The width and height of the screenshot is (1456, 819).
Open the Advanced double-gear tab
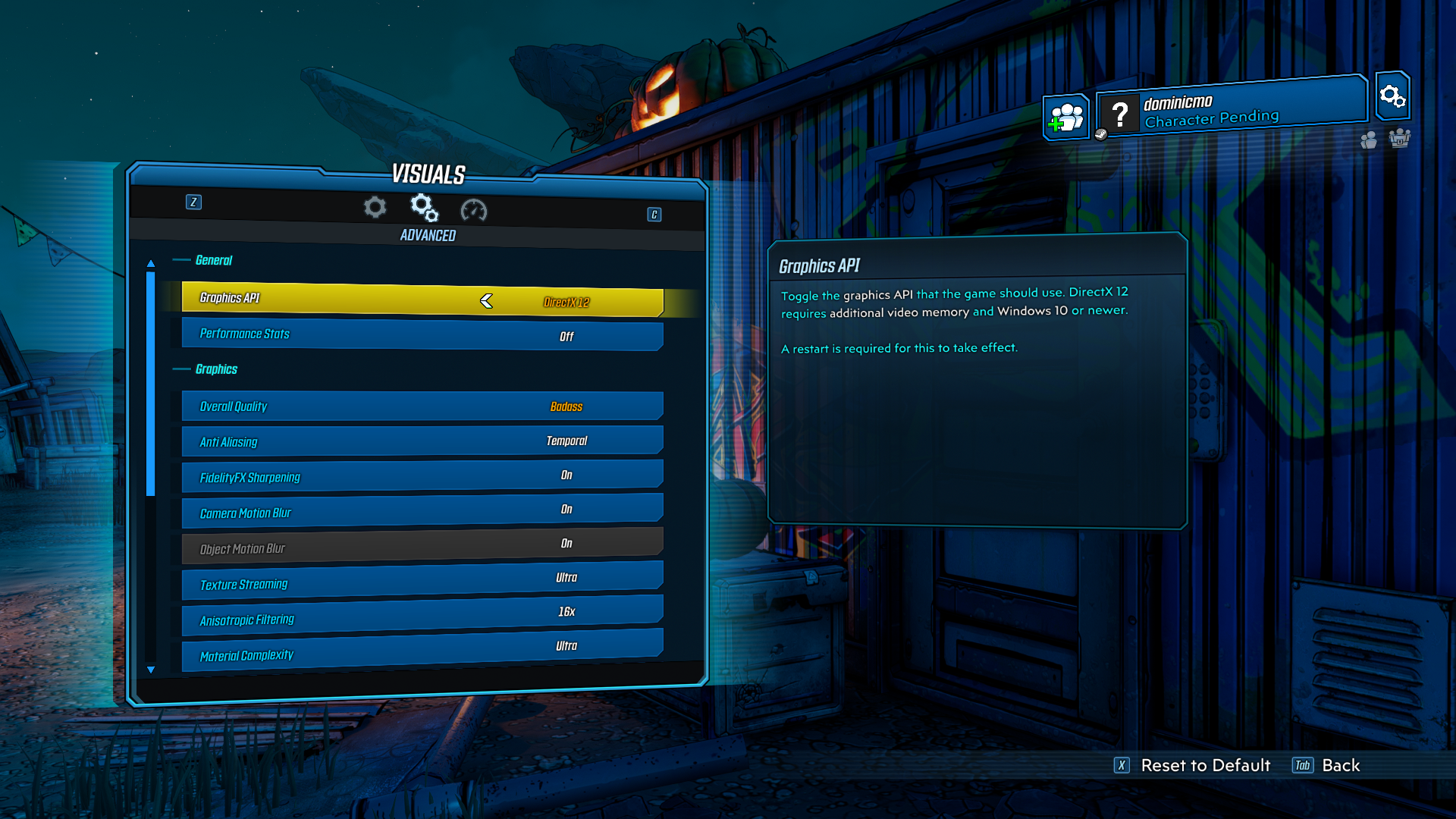pos(424,207)
